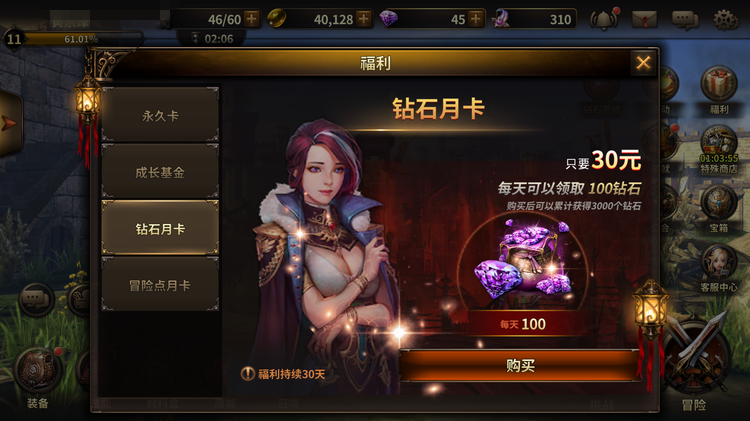Open the 福利 gift box icon
The width and height of the screenshot is (750, 421).
pyautogui.click(x=719, y=87)
